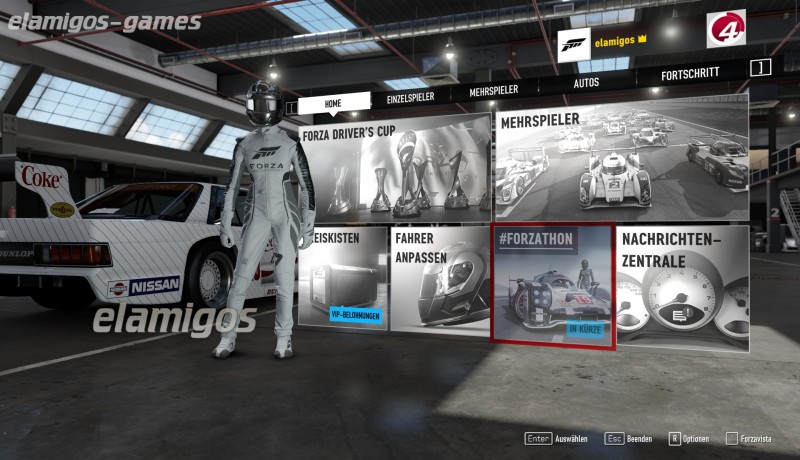Switch to the Home tab

point(333,102)
